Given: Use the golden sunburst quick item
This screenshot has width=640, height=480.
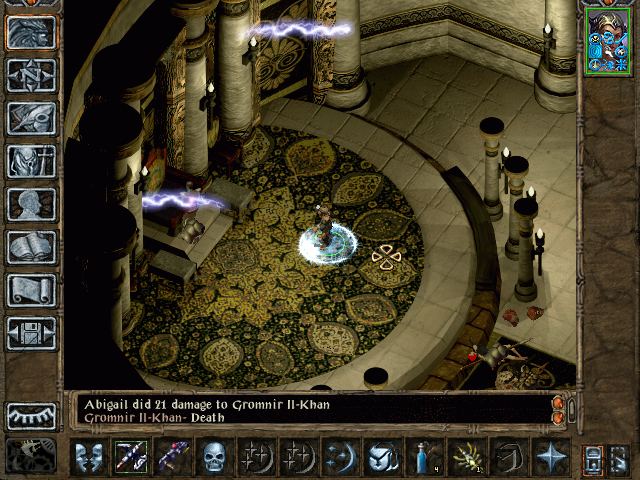Looking at the screenshot, I should pos(466,457).
